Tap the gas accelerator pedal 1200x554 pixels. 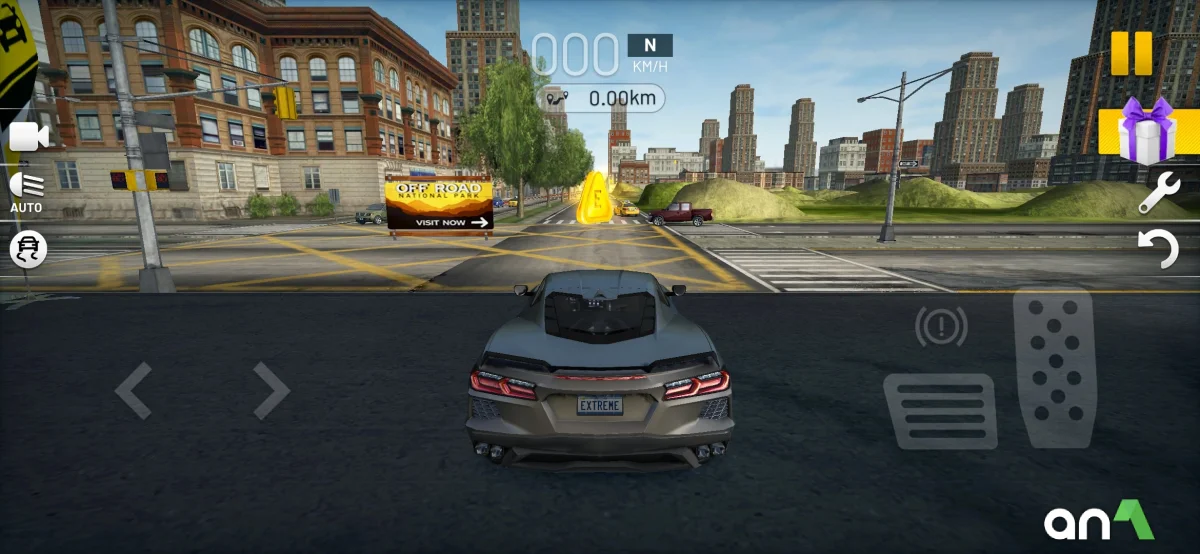pos(1054,368)
